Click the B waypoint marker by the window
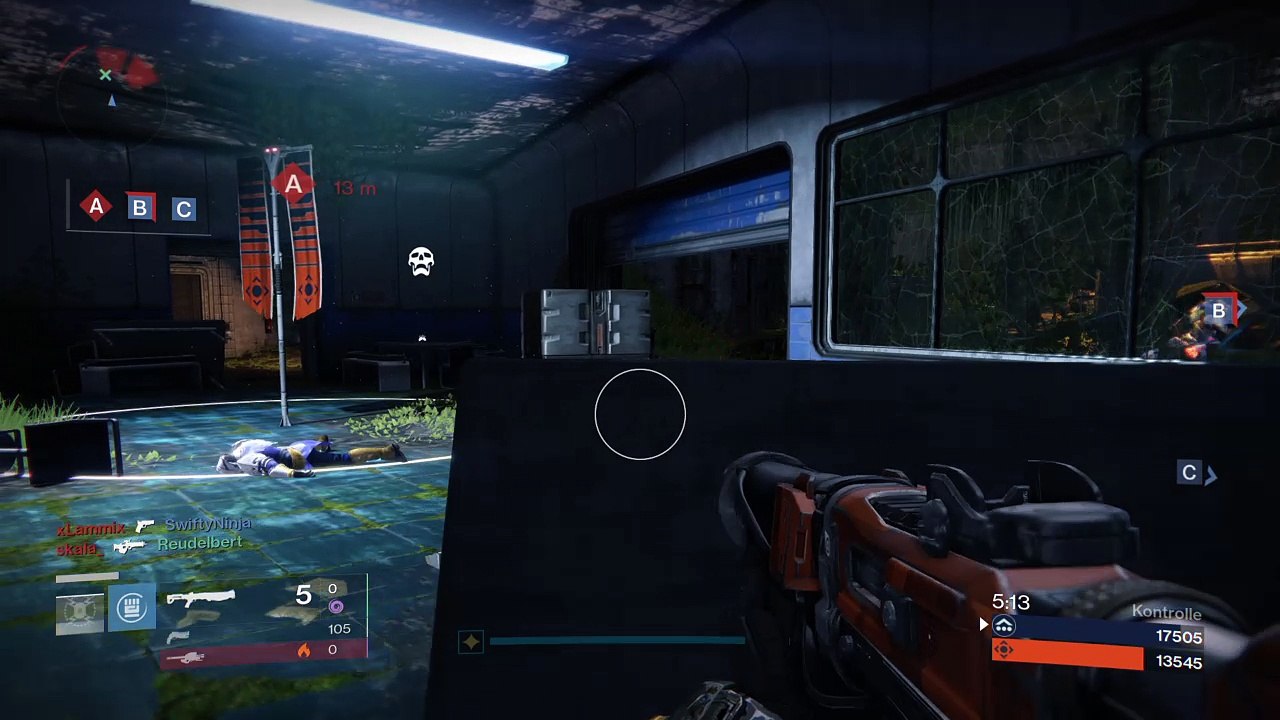Image resolution: width=1280 pixels, height=720 pixels. (x=1219, y=311)
